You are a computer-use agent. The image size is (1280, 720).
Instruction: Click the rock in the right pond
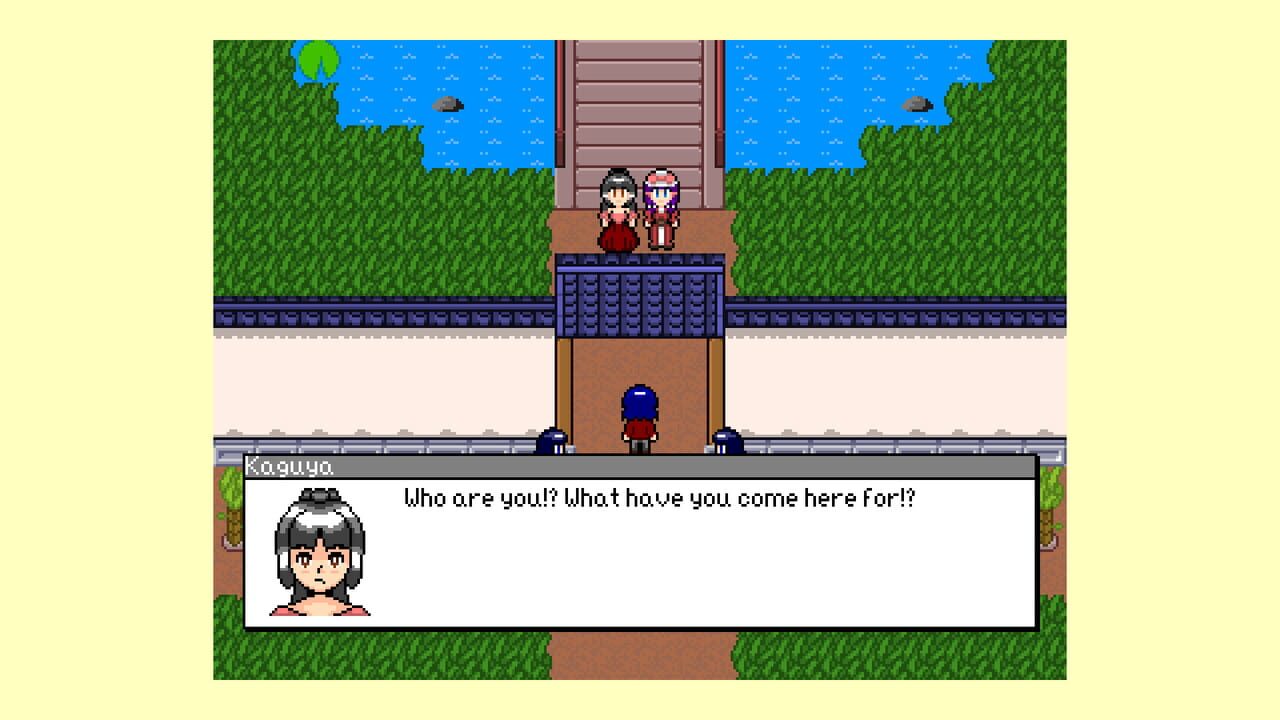pyautogui.click(x=918, y=103)
